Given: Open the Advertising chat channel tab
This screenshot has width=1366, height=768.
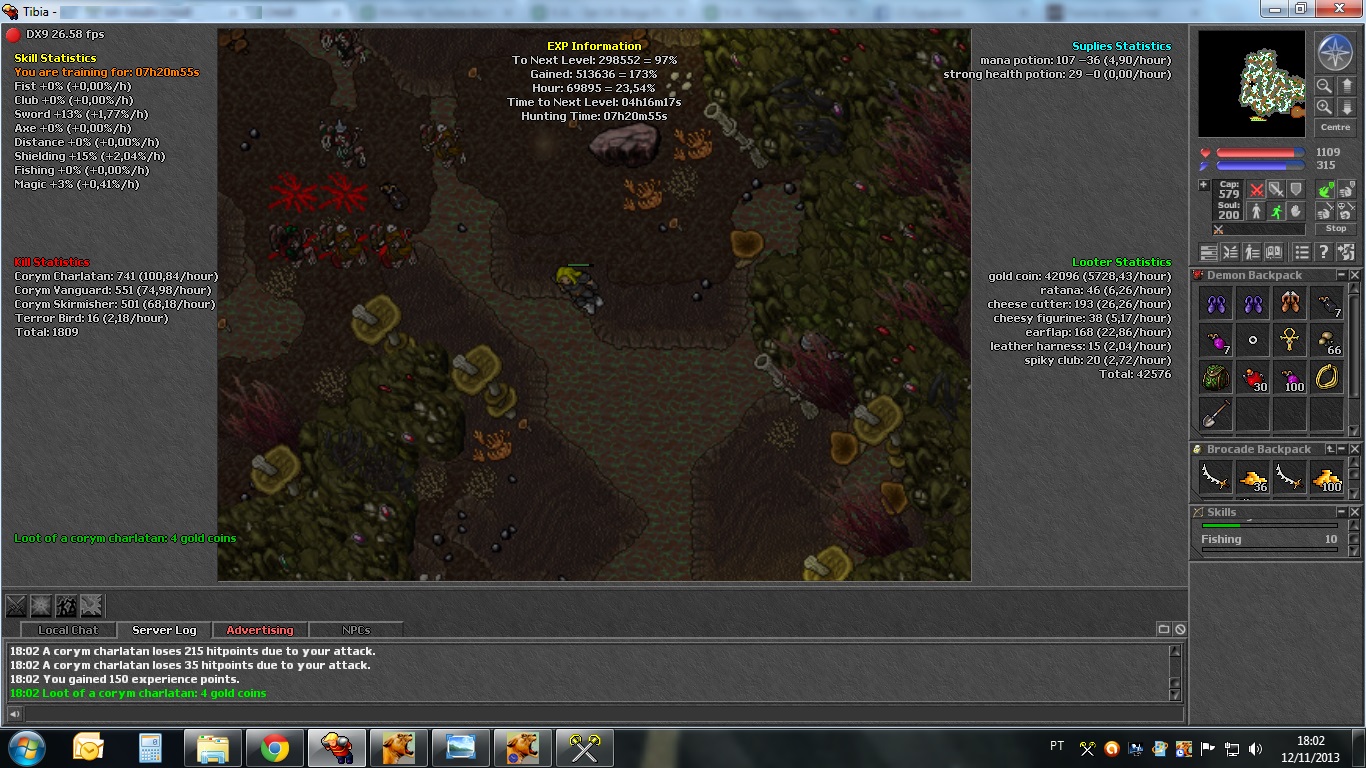Looking at the screenshot, I should point(260,630).
